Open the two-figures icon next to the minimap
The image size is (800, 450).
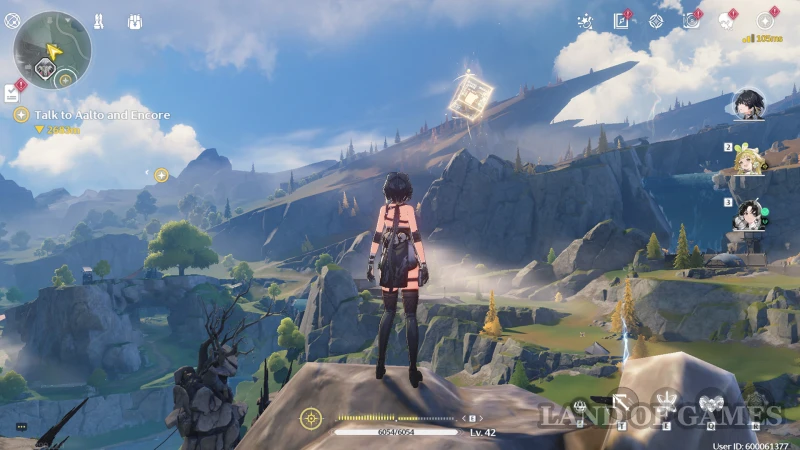coord(99,21)
